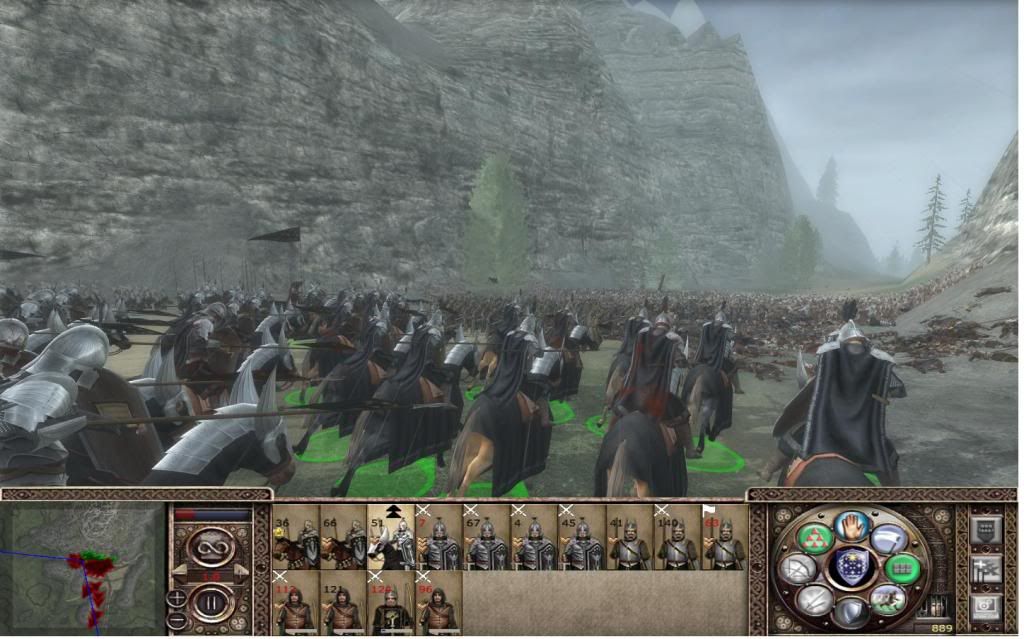Open the battle minimap

83,566
